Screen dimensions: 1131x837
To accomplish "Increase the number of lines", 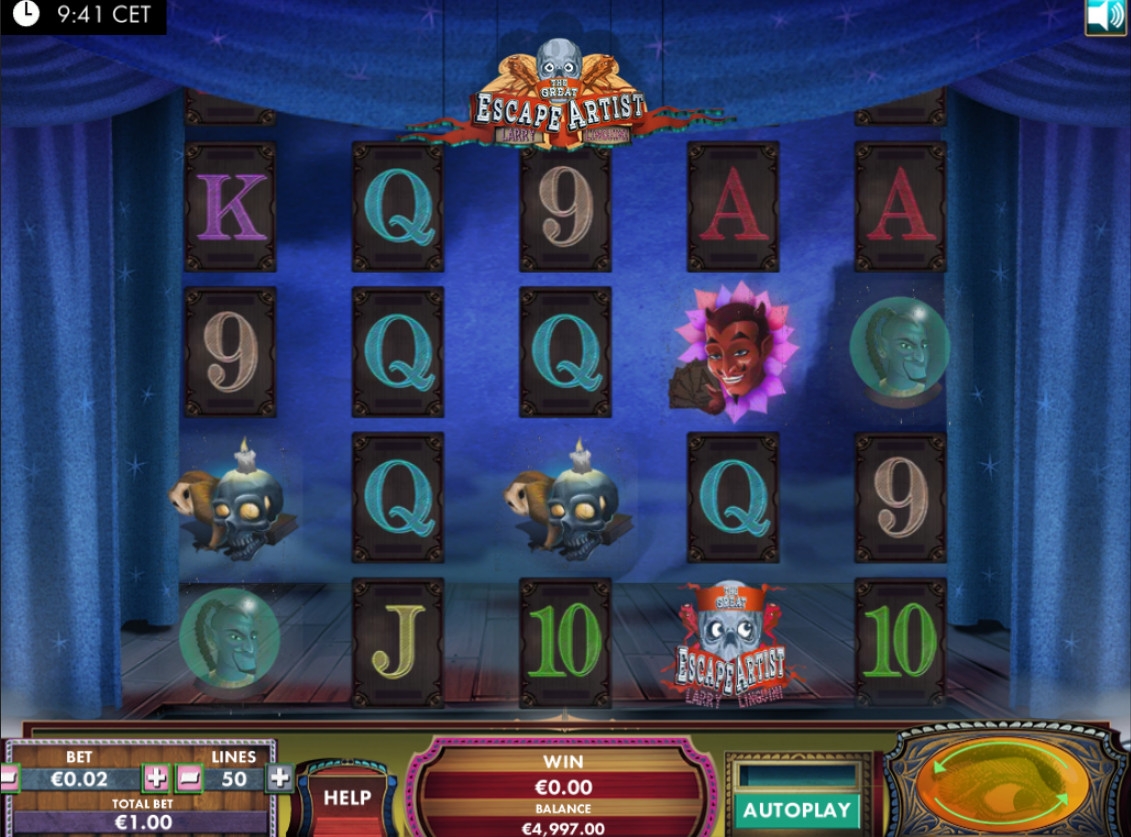I will tap(280, 778).
